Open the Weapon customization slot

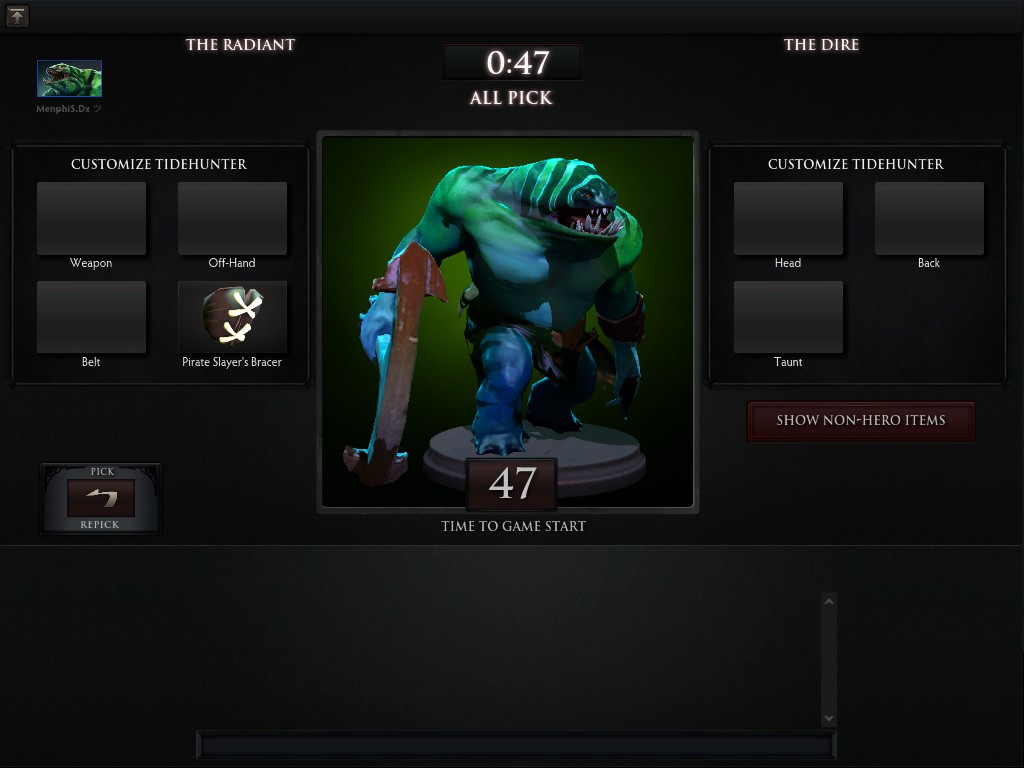[x=91, y=218]
